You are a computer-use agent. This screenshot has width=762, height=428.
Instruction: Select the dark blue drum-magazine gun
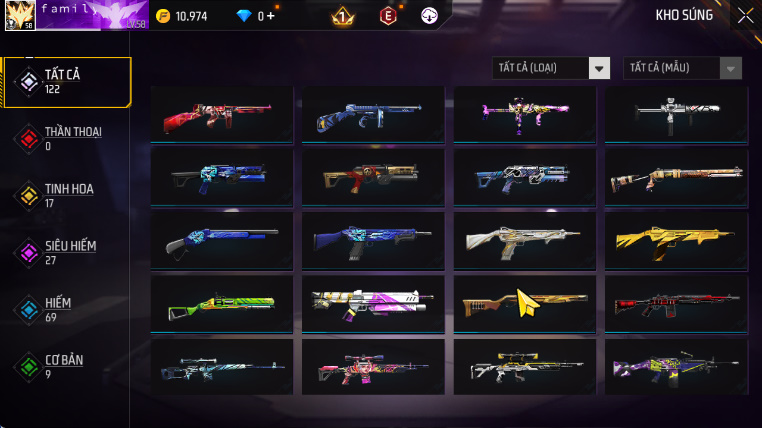[373, 115]
